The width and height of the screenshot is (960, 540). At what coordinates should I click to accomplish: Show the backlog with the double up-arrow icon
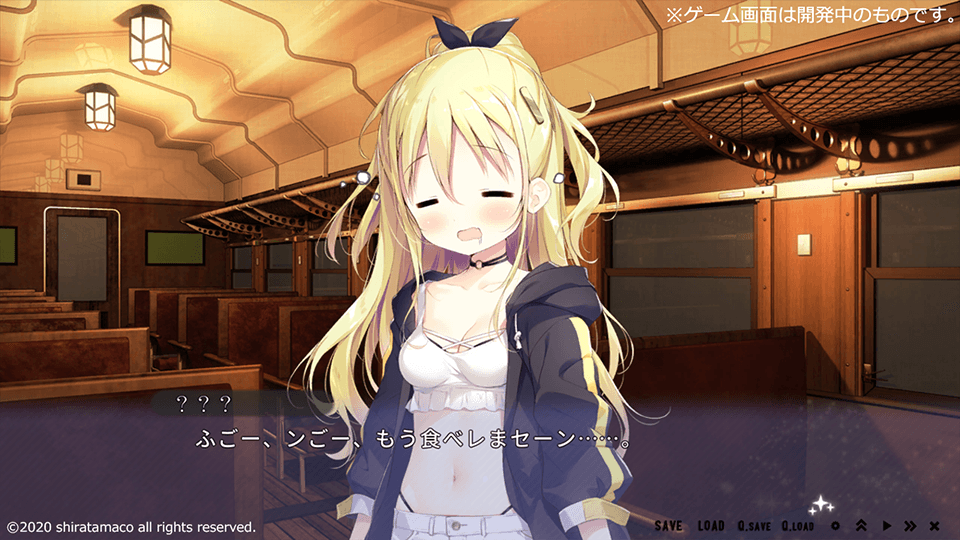pyautogui.click(x=861, y=526)
